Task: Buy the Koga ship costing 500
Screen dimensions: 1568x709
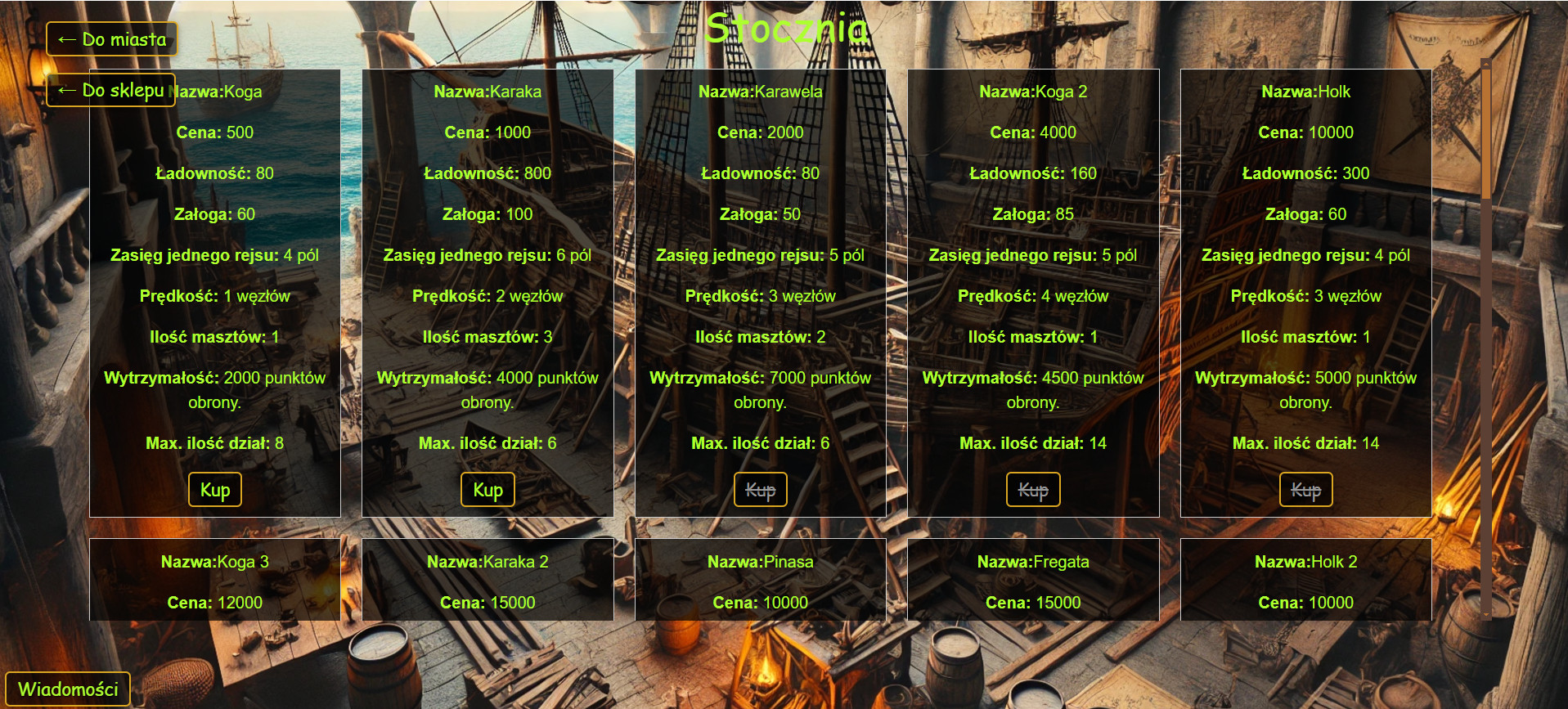Action: pos(215,490)
